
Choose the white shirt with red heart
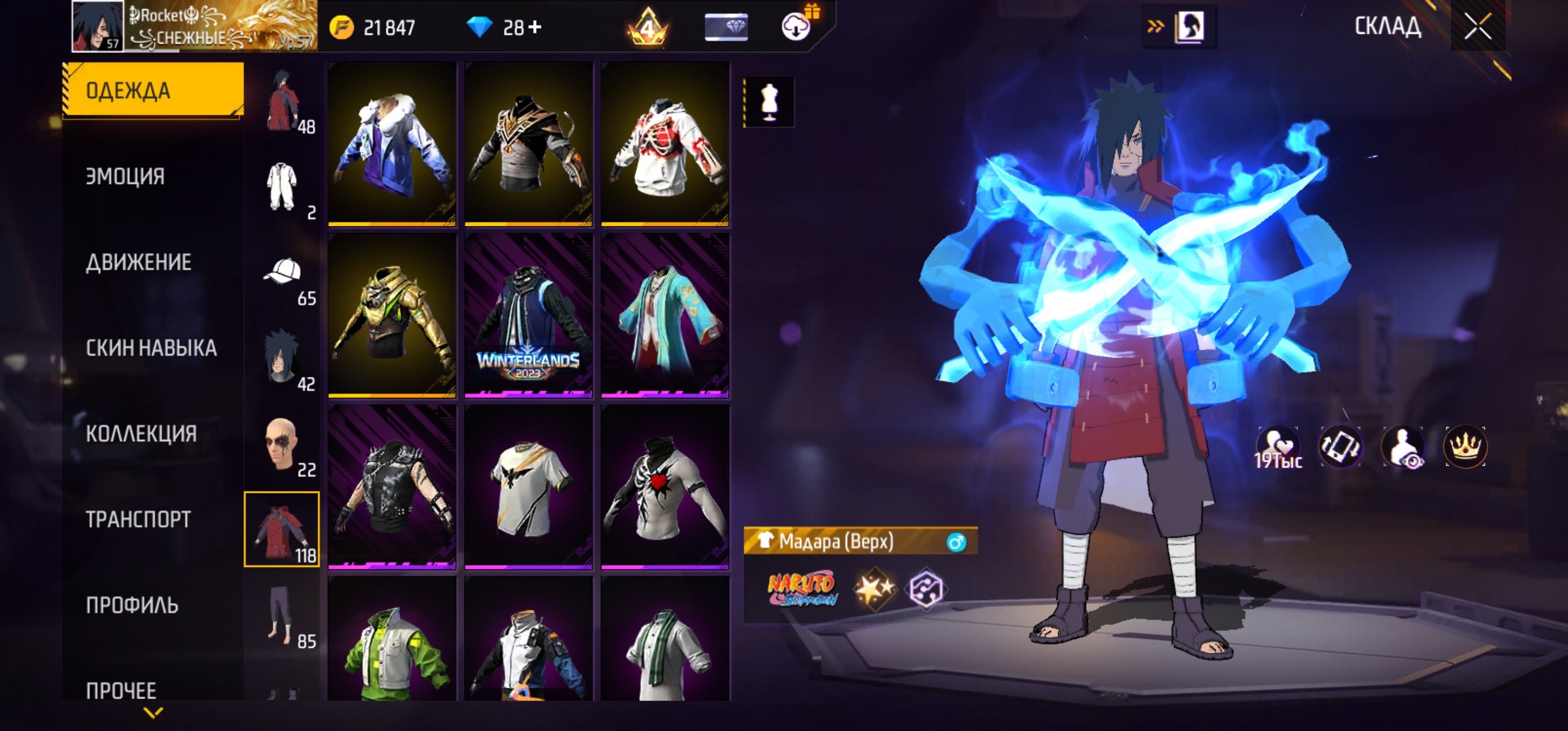point(665,487)
